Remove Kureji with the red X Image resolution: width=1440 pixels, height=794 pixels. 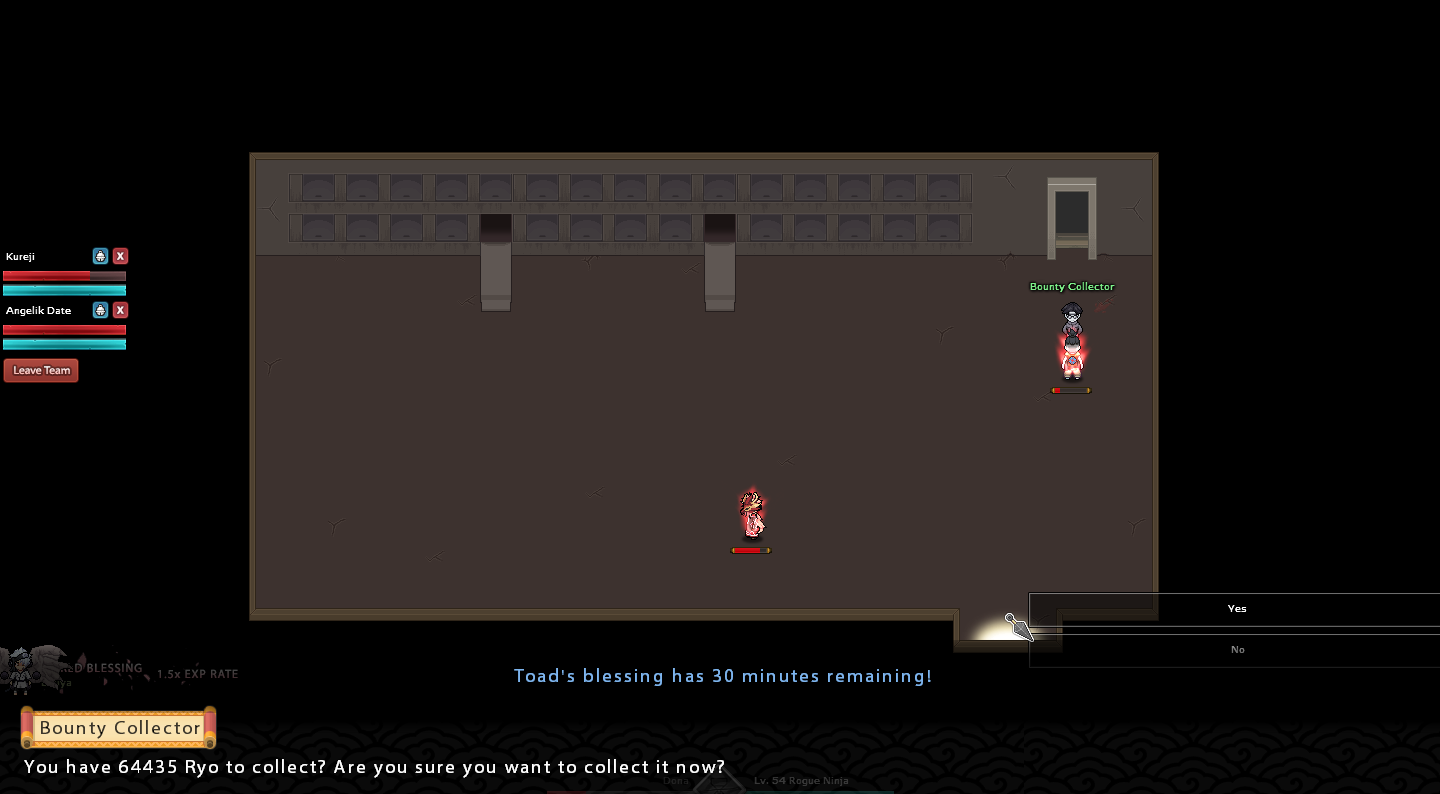pos(120,256)
